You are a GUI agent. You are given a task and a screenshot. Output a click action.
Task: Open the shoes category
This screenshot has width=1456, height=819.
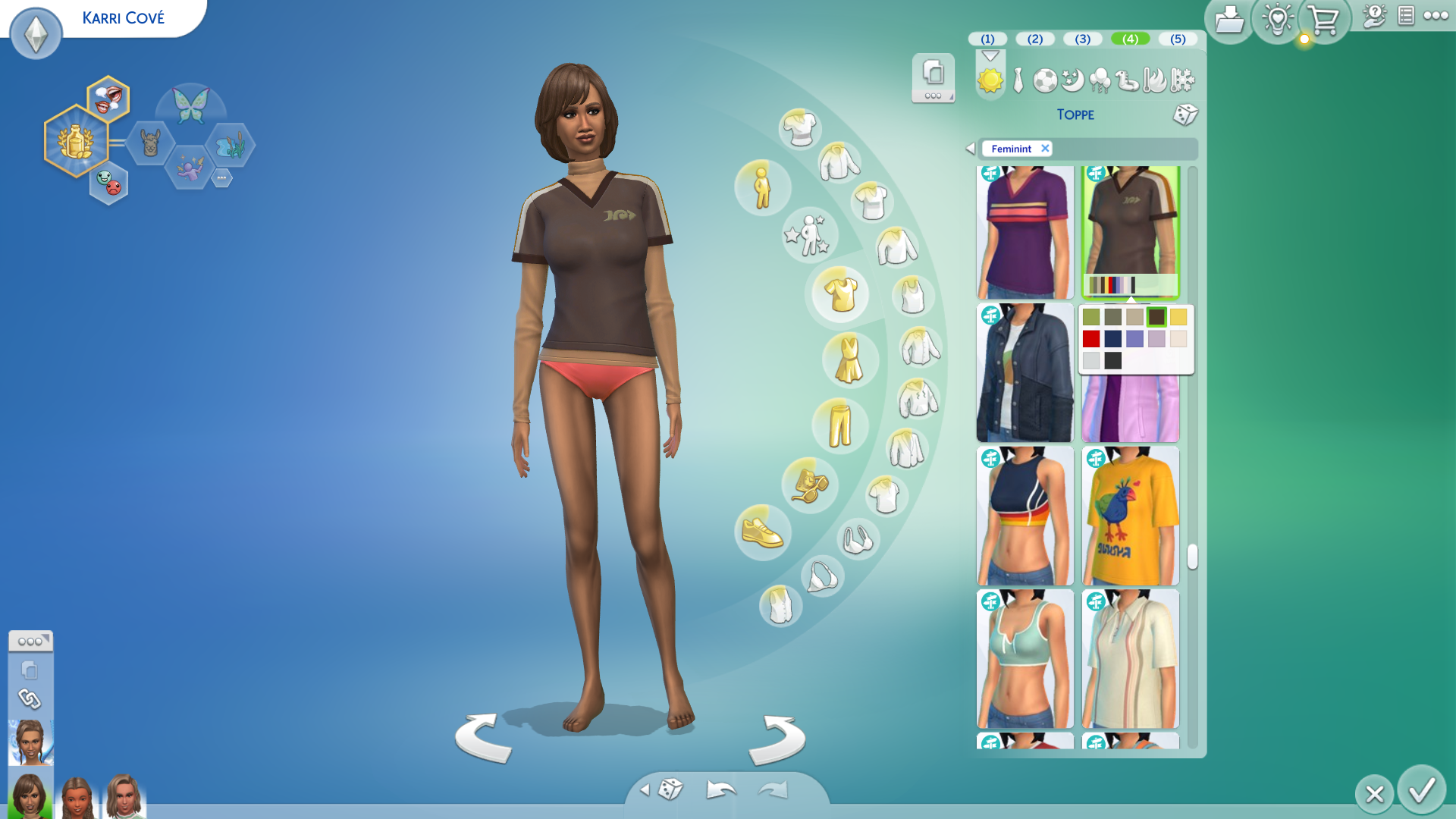click(762, 532)
